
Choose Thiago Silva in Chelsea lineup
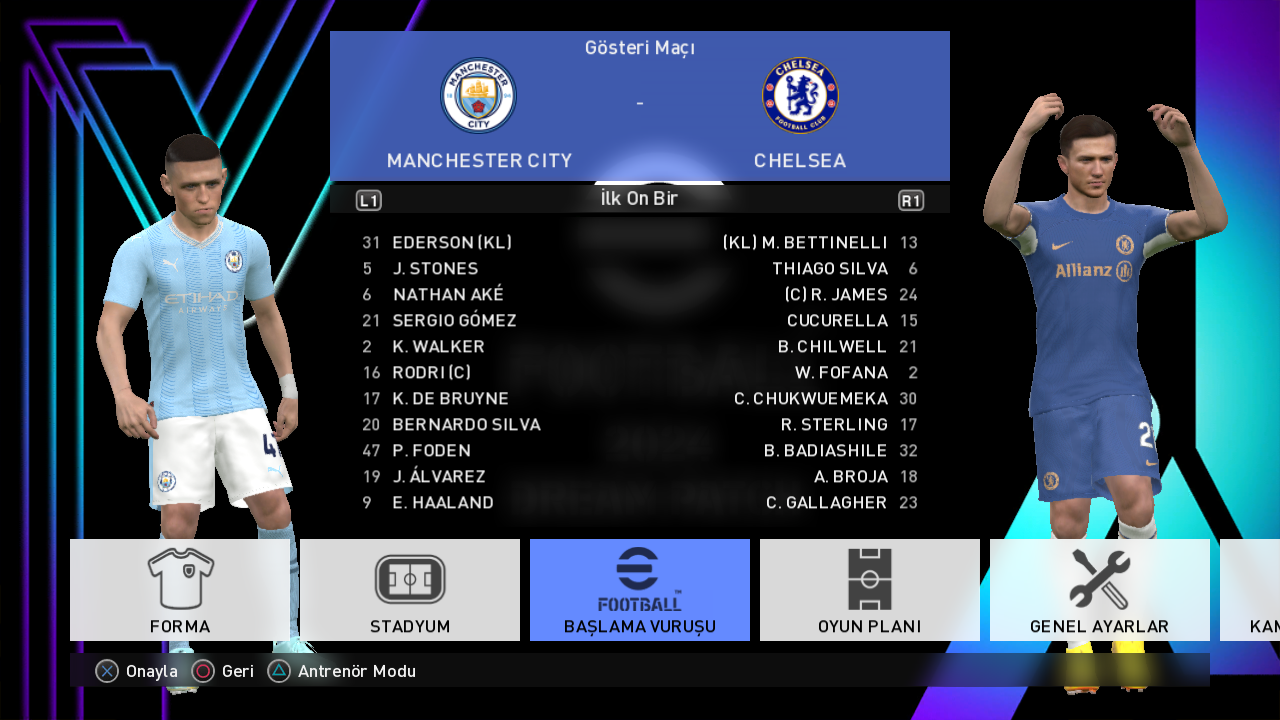(829, 269)
